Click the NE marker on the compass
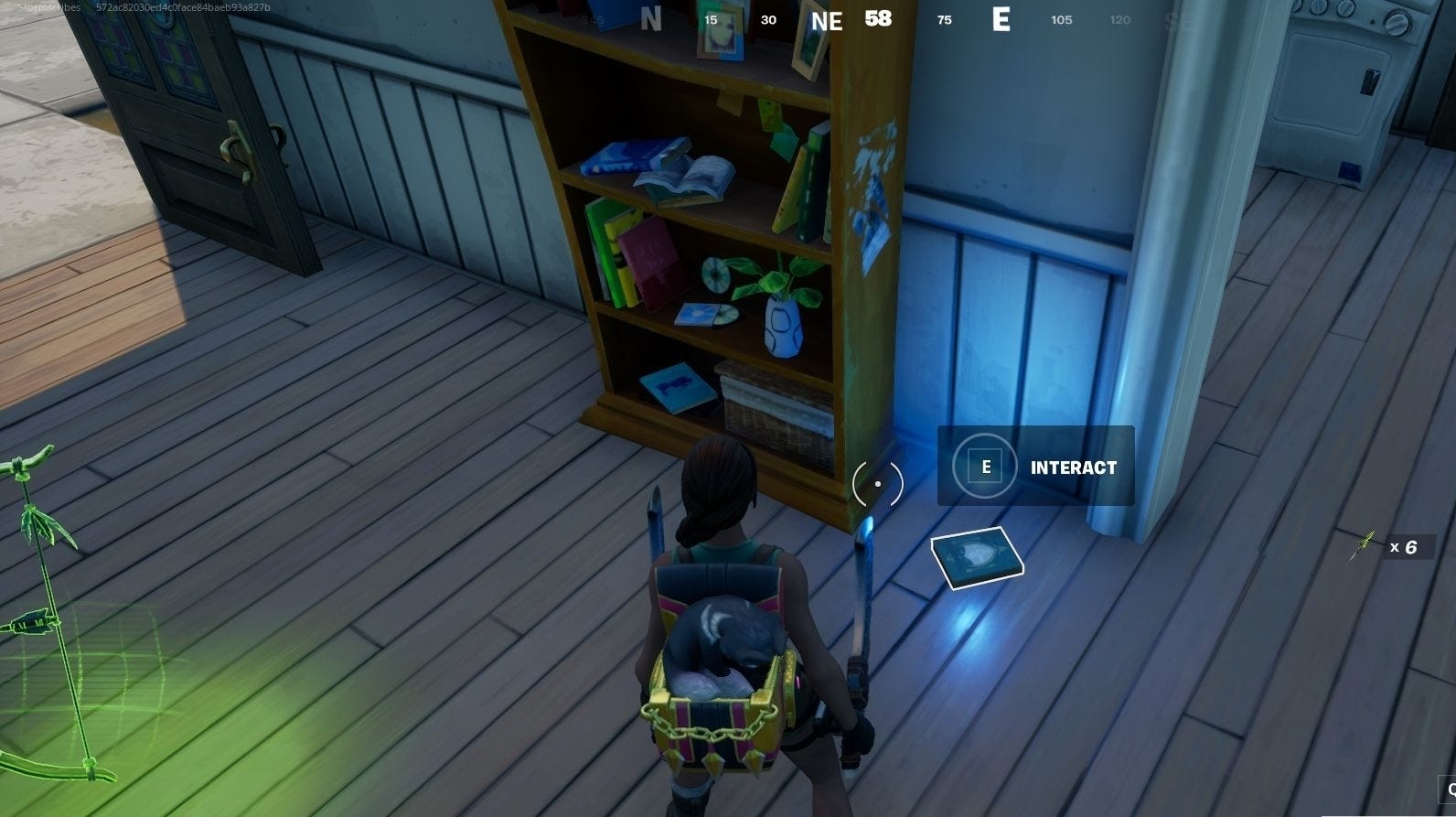Viewport: 1456px width, 817px height. pos(828,21)
